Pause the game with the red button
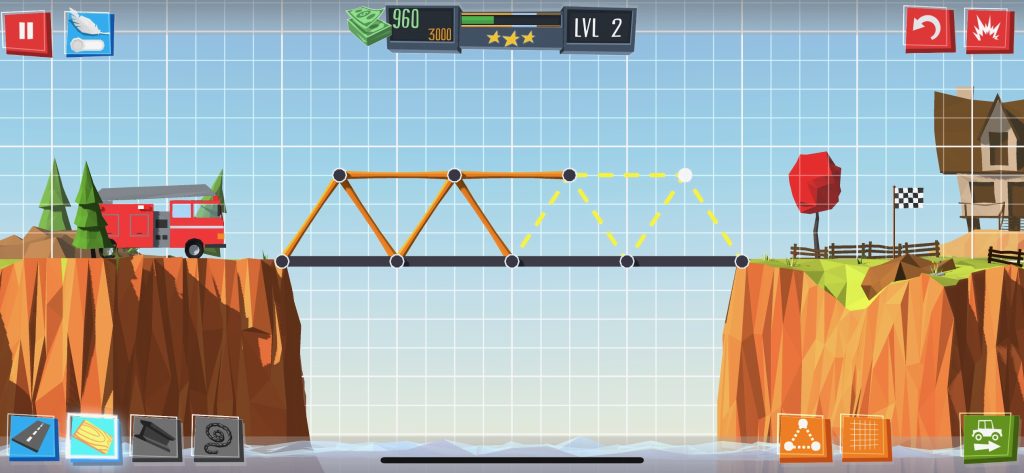The image size is (1024, 473). point(26,31)
